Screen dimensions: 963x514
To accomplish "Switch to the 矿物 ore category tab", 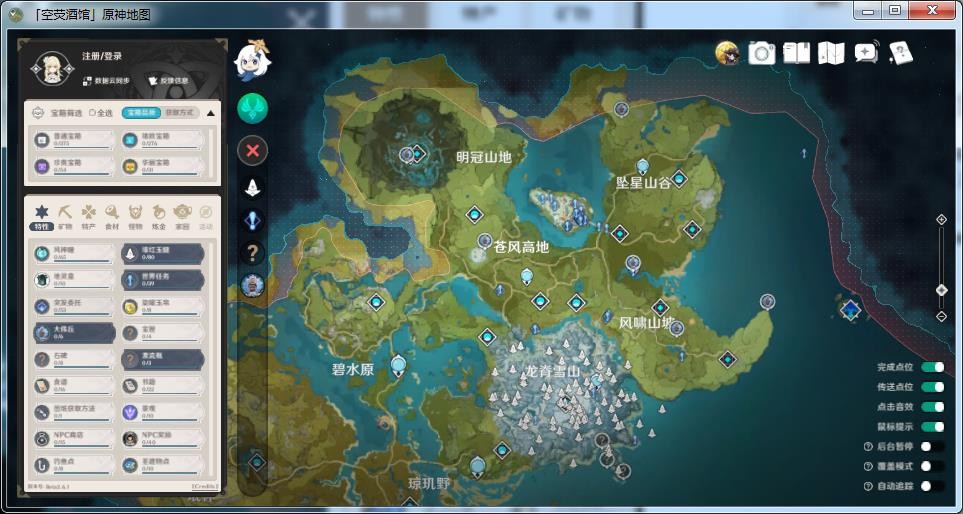I will pos(65,215).
